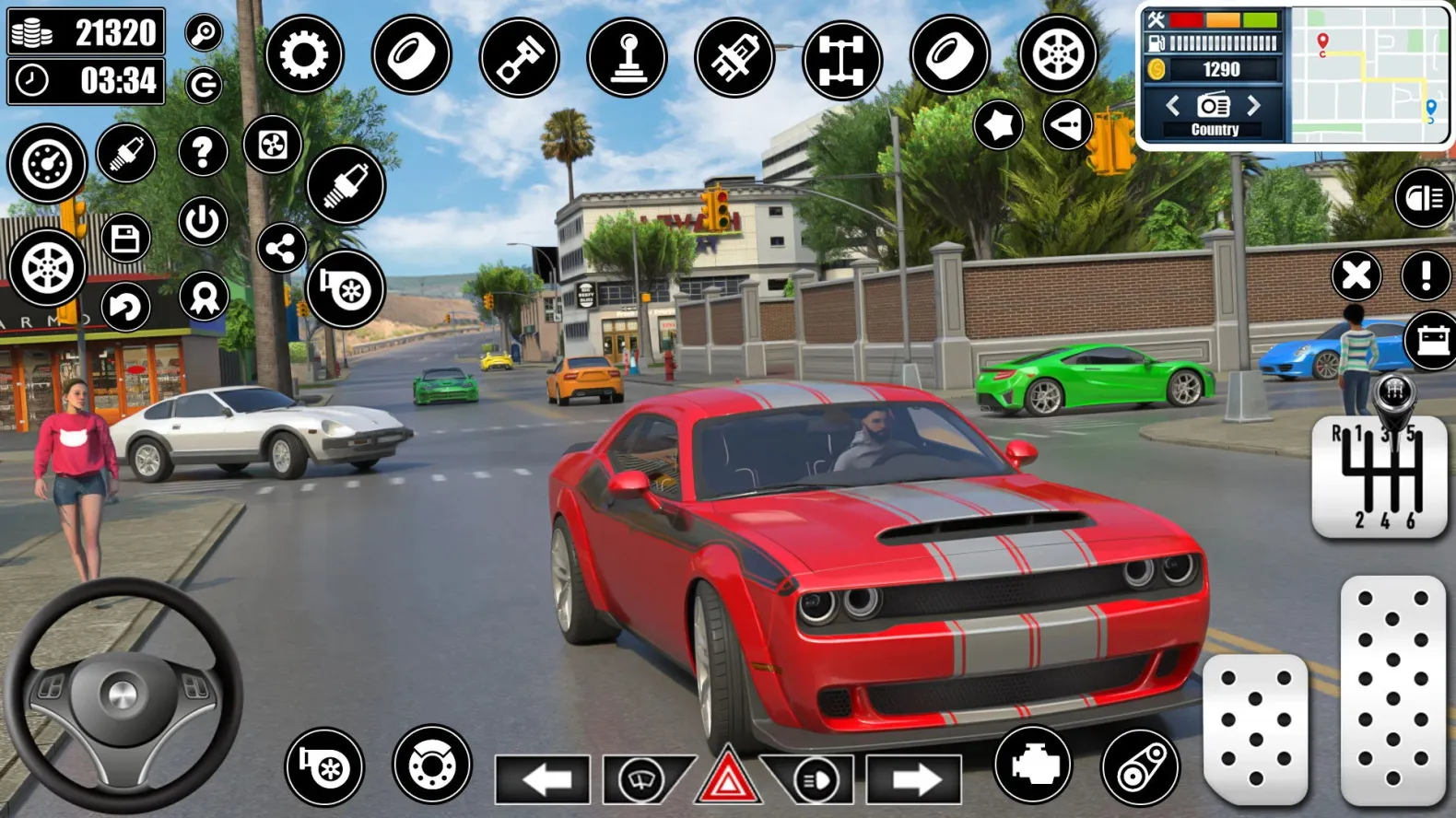
Task: Go back to the previous radio station
Action: (x=1175, y=105)
